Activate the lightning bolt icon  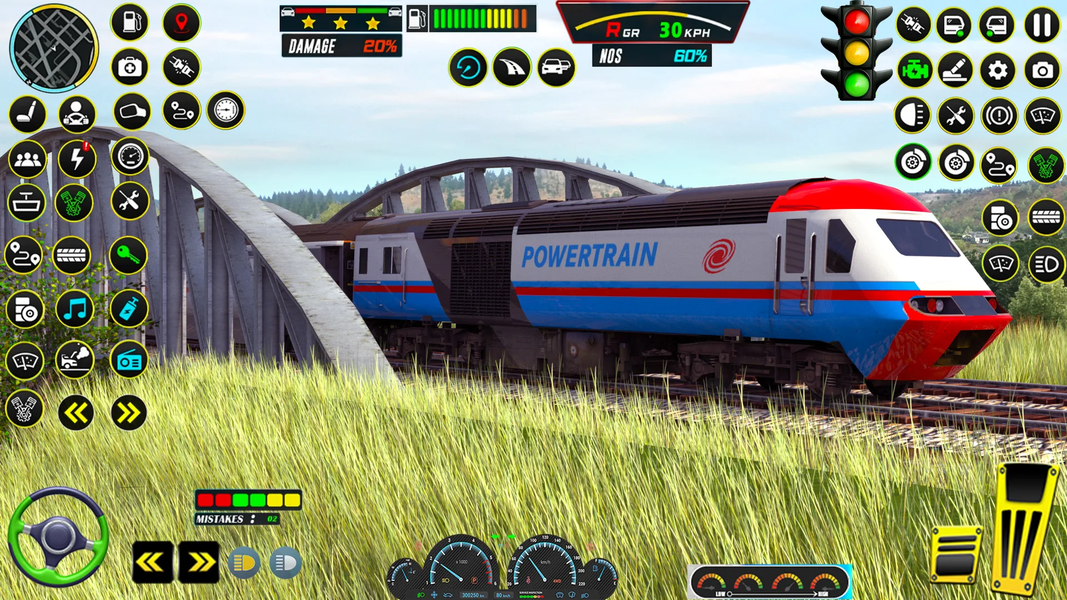point(77,158)
